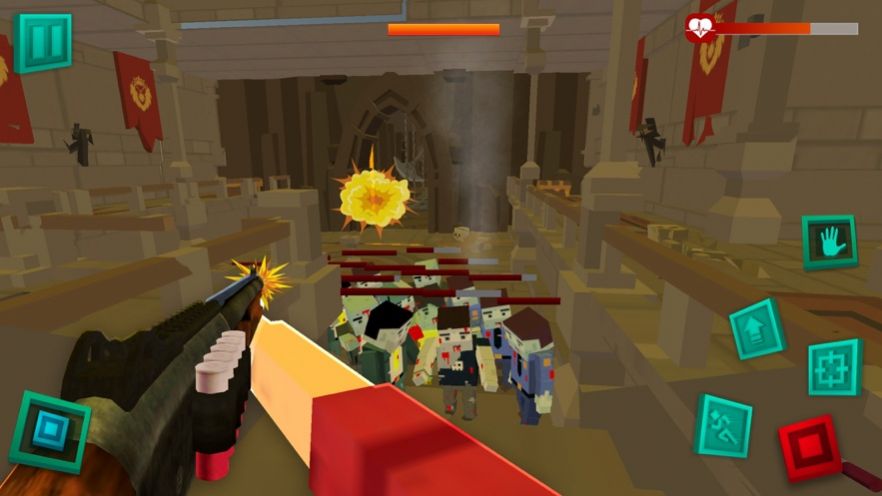The width and height of the screenshot is (882, 496).
Task: Pause the game with the teal button
Action: (43, 43)
